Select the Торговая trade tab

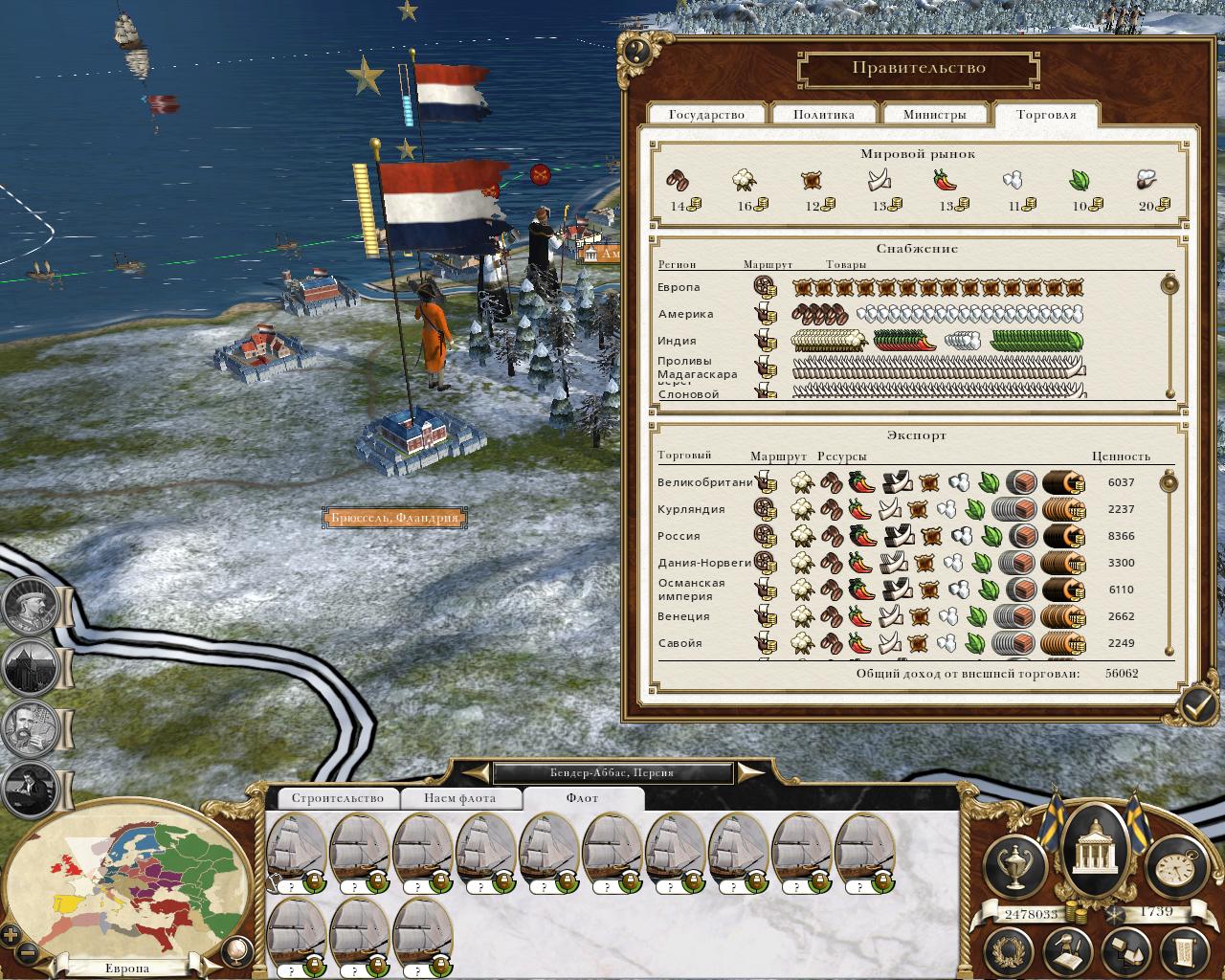1046,114
